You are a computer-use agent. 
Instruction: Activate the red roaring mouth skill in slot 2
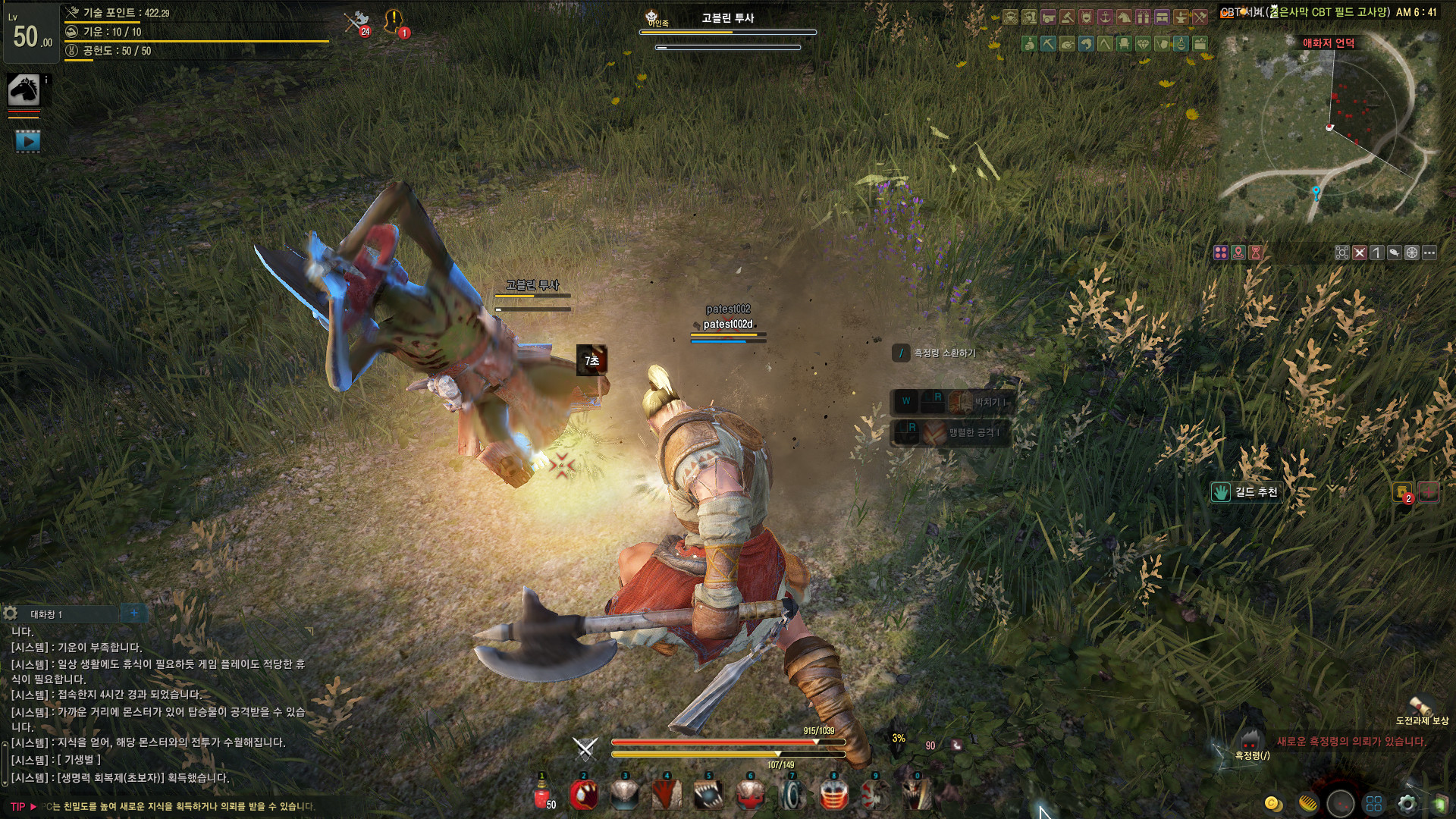[583, 795]
